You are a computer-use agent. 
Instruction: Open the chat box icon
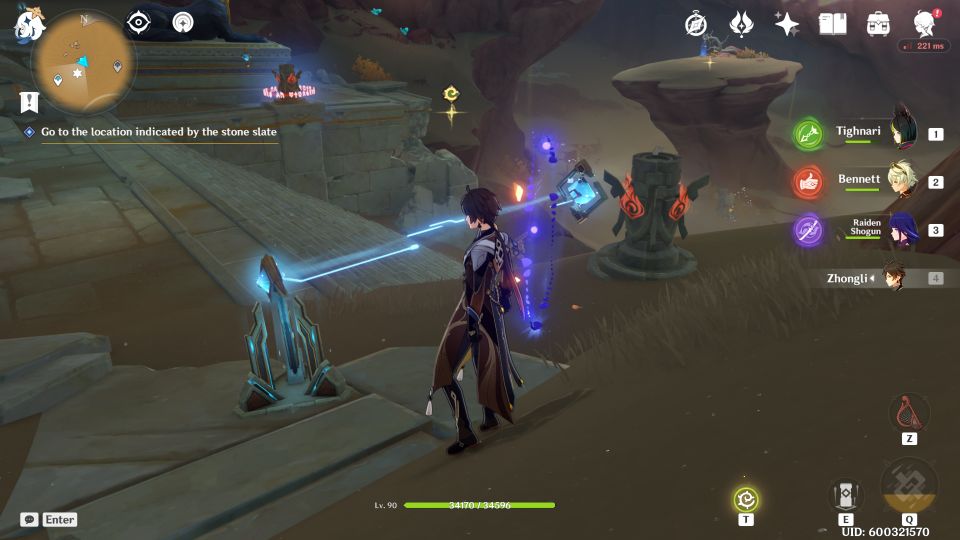pyautogui.click(x=29, y=519)
